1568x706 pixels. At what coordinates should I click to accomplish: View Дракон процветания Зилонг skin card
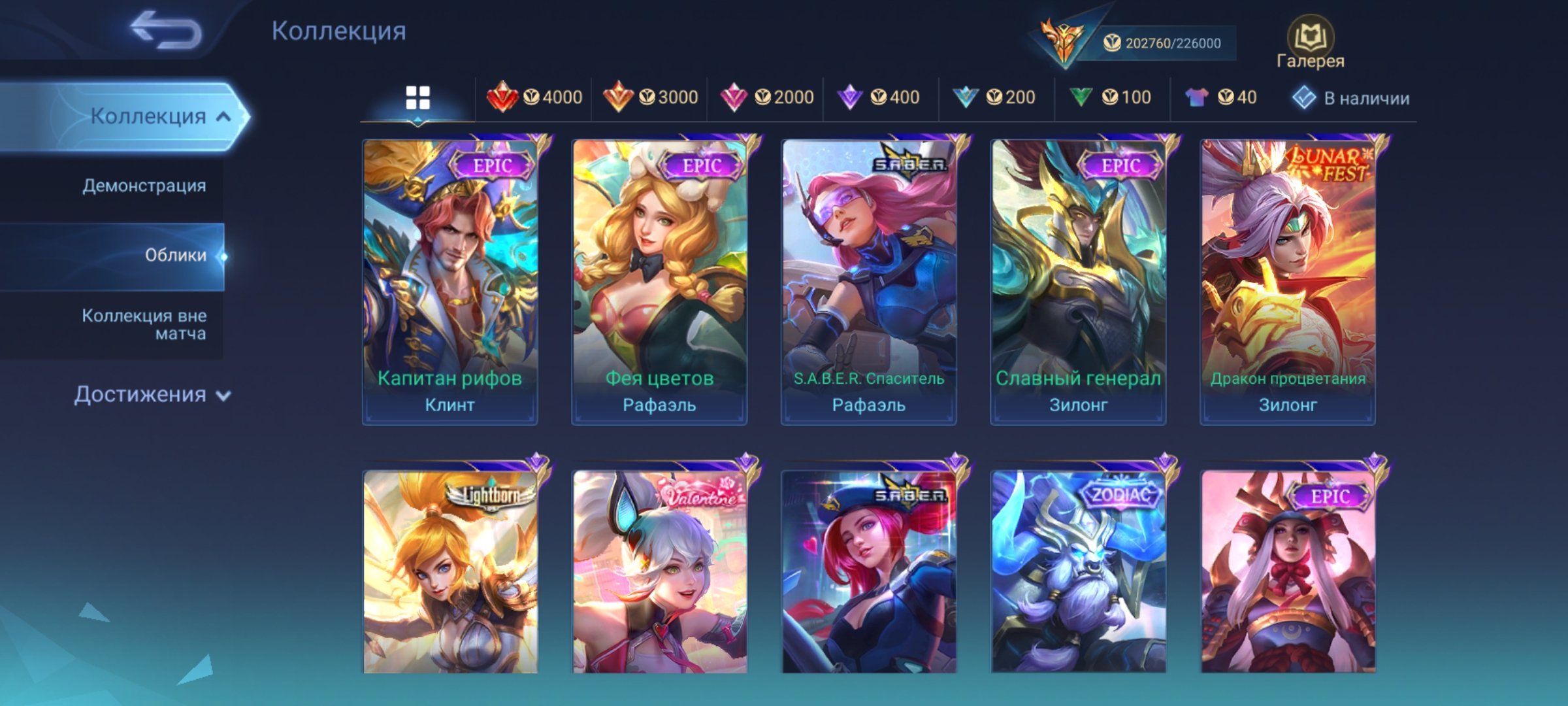click(1288, 281)
